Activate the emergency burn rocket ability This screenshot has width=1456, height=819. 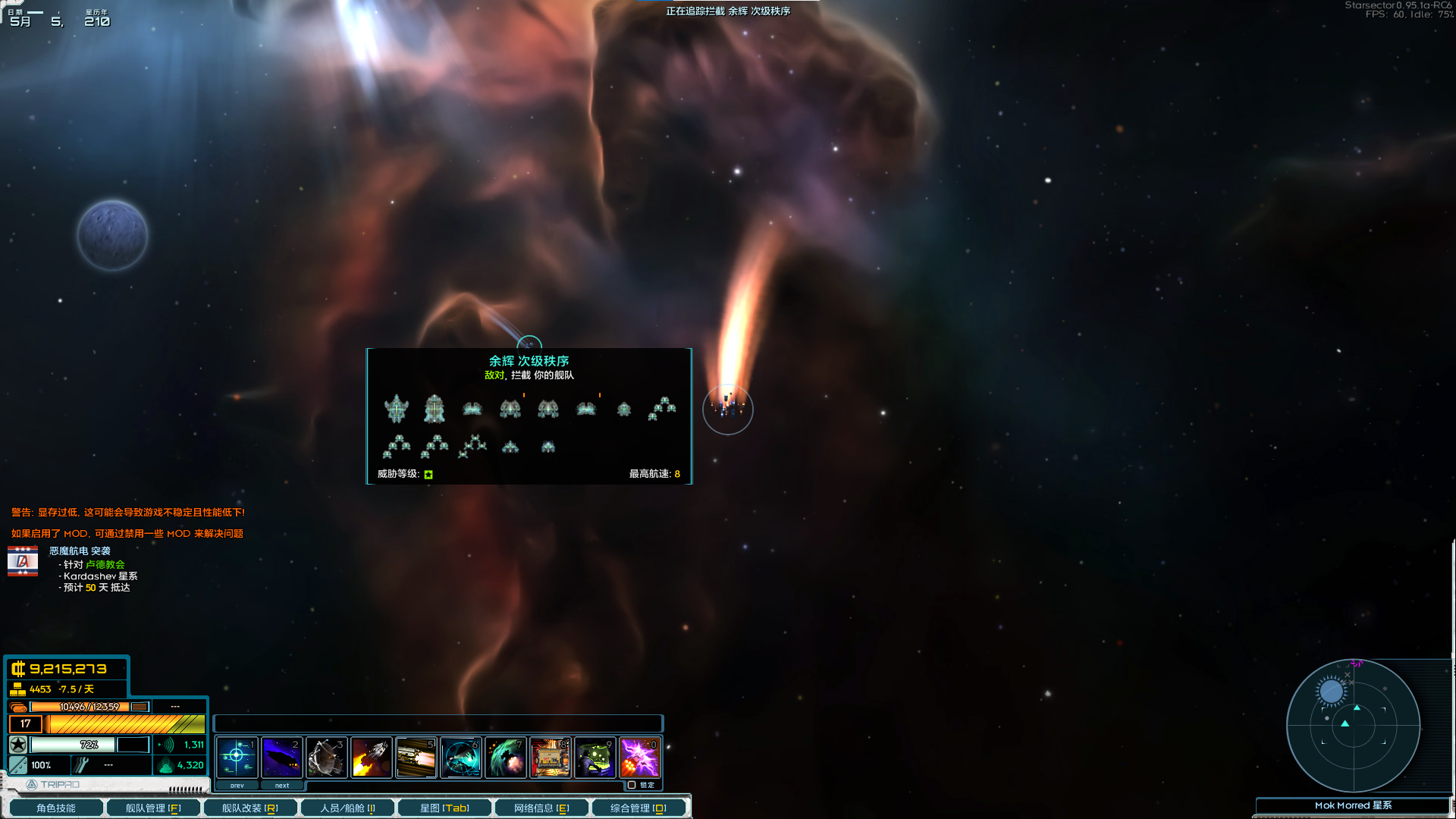pyautogui.click(x=372, y=757)
